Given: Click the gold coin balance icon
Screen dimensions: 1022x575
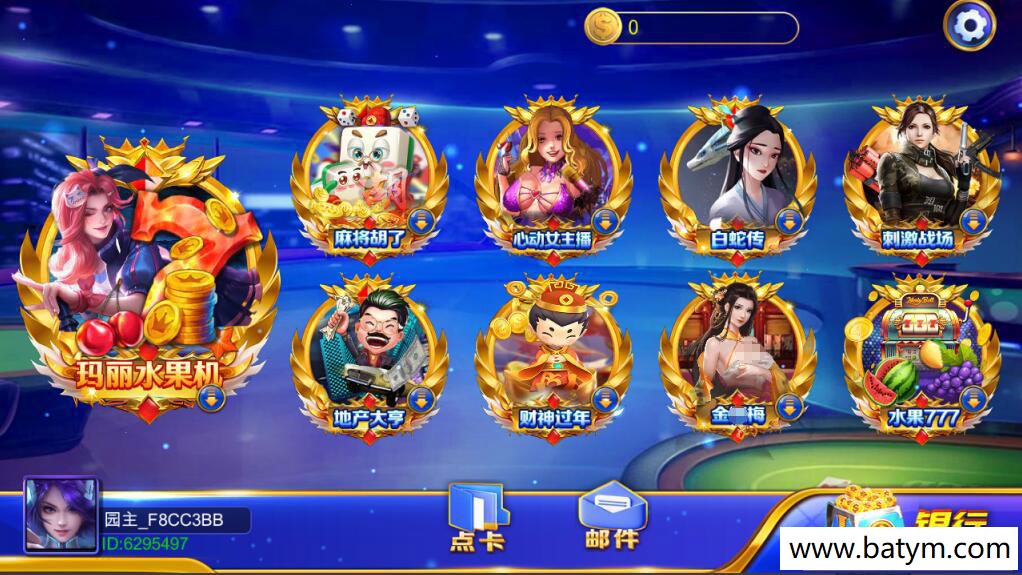Looking at the screenshot, I should click(603, 27).
